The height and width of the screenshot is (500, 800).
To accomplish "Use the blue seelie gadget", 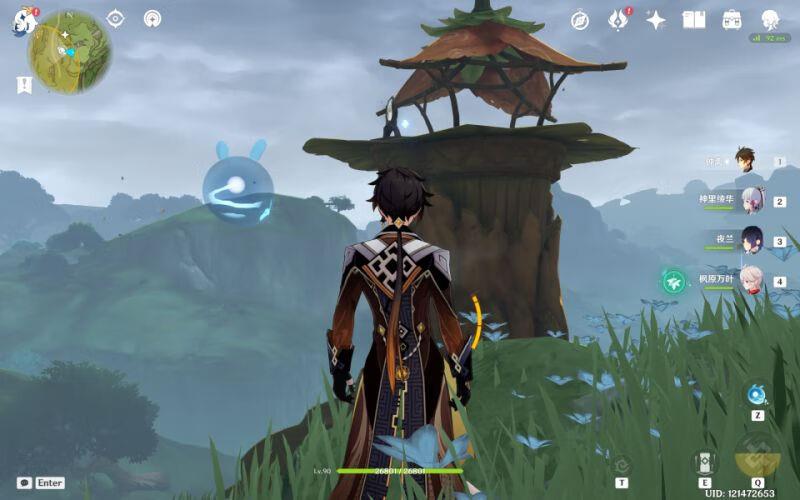I will (x=757, y=395).
